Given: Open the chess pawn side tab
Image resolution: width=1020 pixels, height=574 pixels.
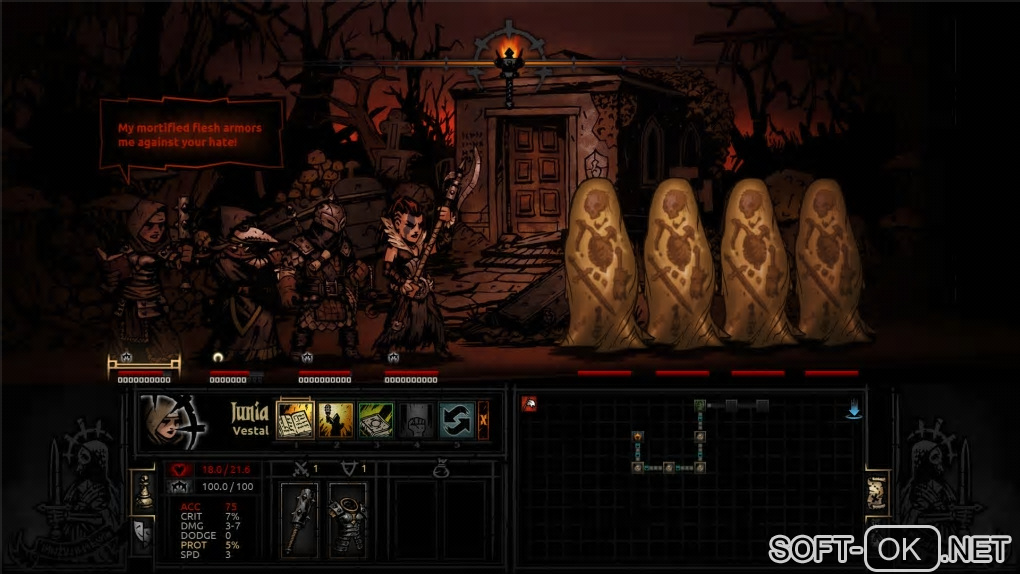Looking at the screenshot, I should (x=143, y=490).
